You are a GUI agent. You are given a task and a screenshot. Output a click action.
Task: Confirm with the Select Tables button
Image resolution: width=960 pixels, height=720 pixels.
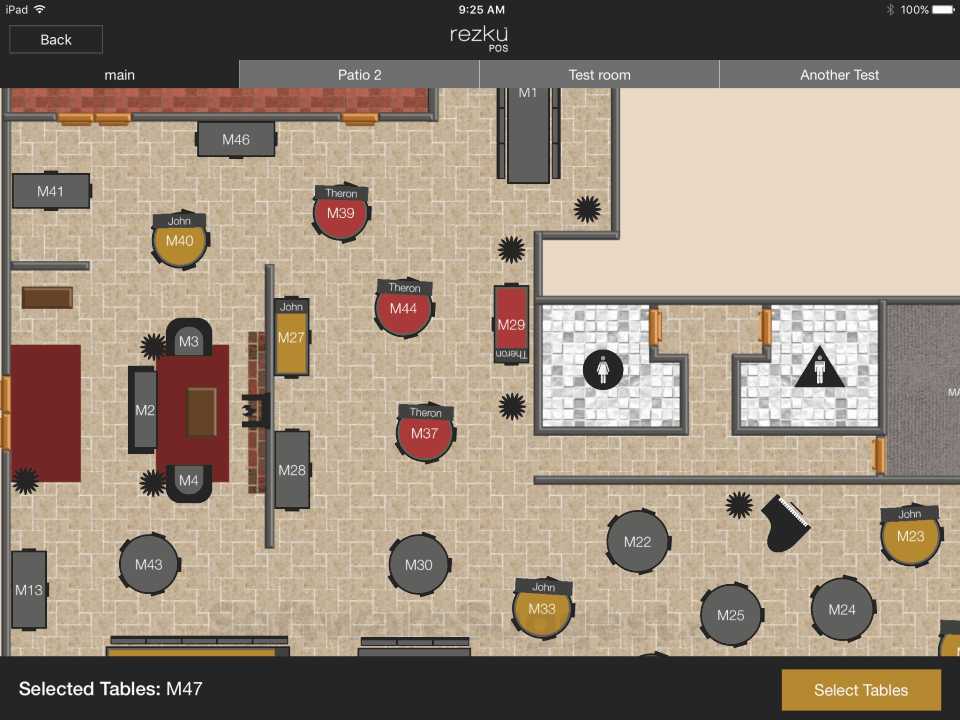point(861,690)
